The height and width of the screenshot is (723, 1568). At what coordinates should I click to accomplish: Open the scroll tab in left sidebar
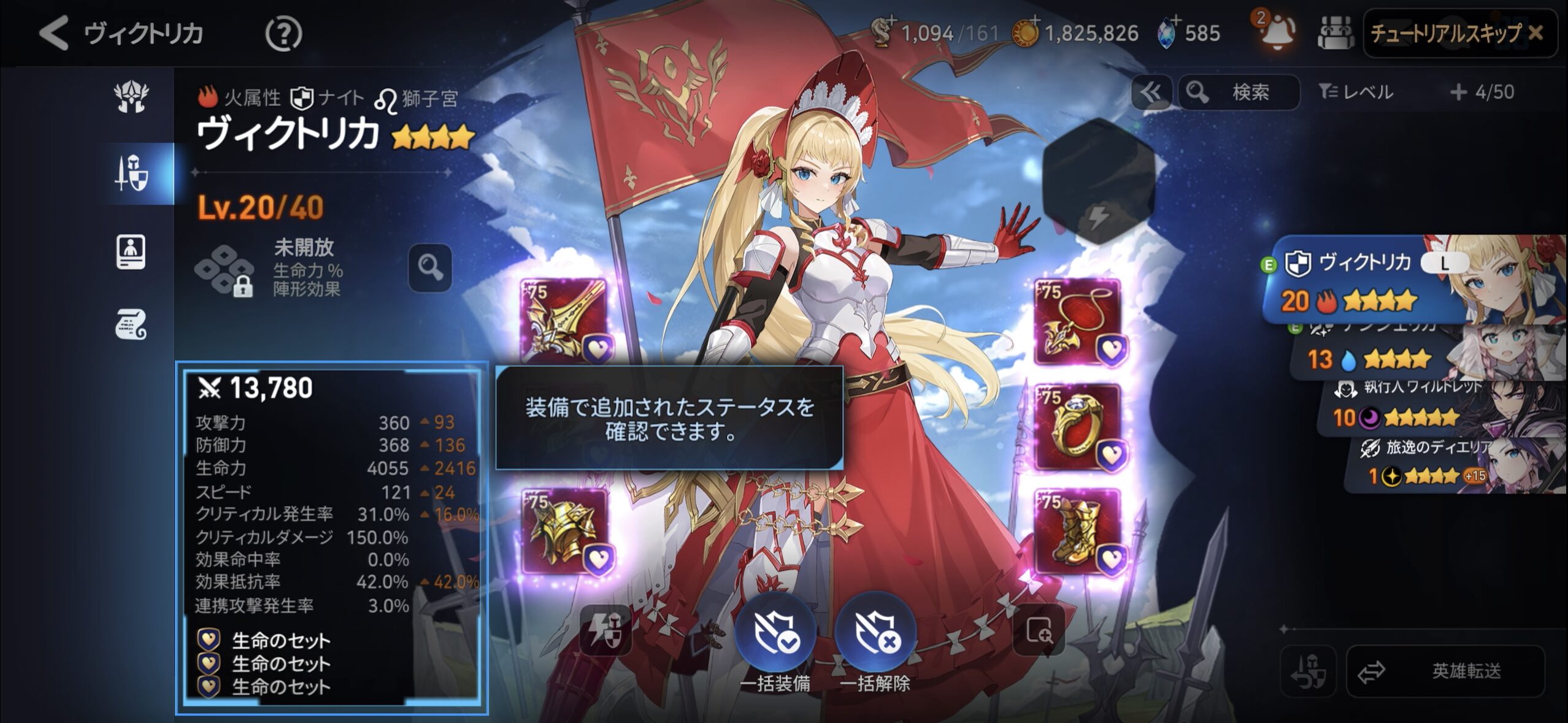click(131, 324)
